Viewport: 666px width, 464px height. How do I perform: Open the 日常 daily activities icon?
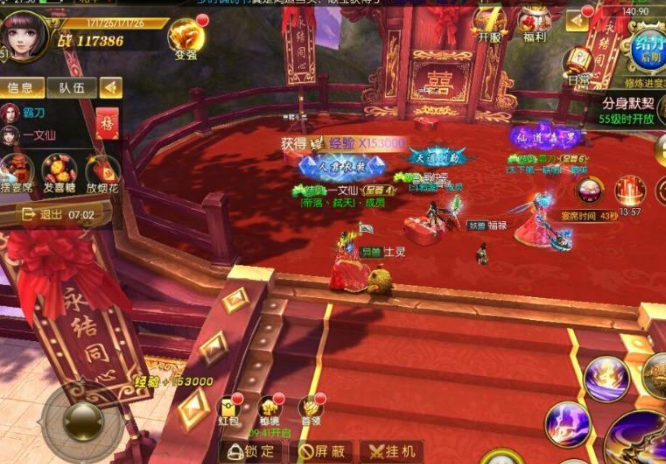pos(578,62)
